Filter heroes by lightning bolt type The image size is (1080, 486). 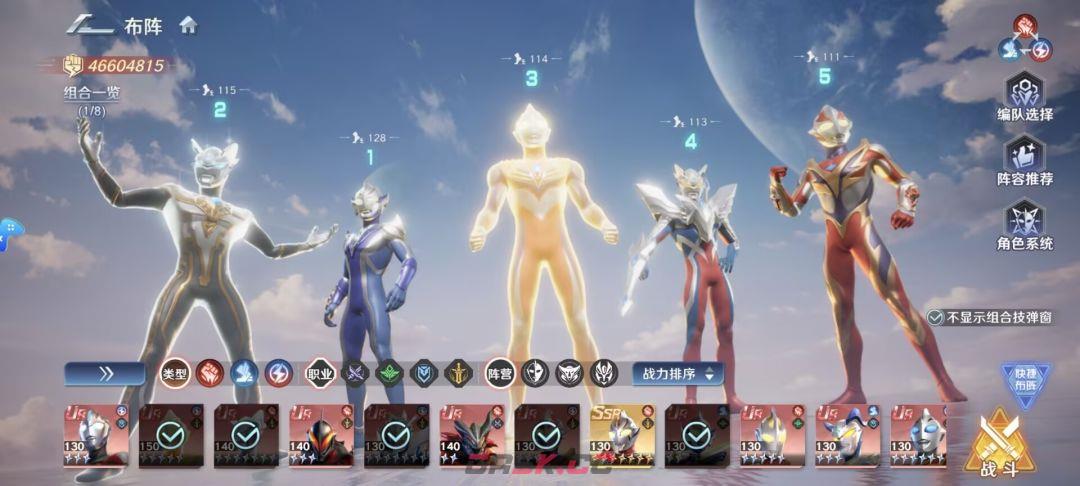tap(278, 374)
